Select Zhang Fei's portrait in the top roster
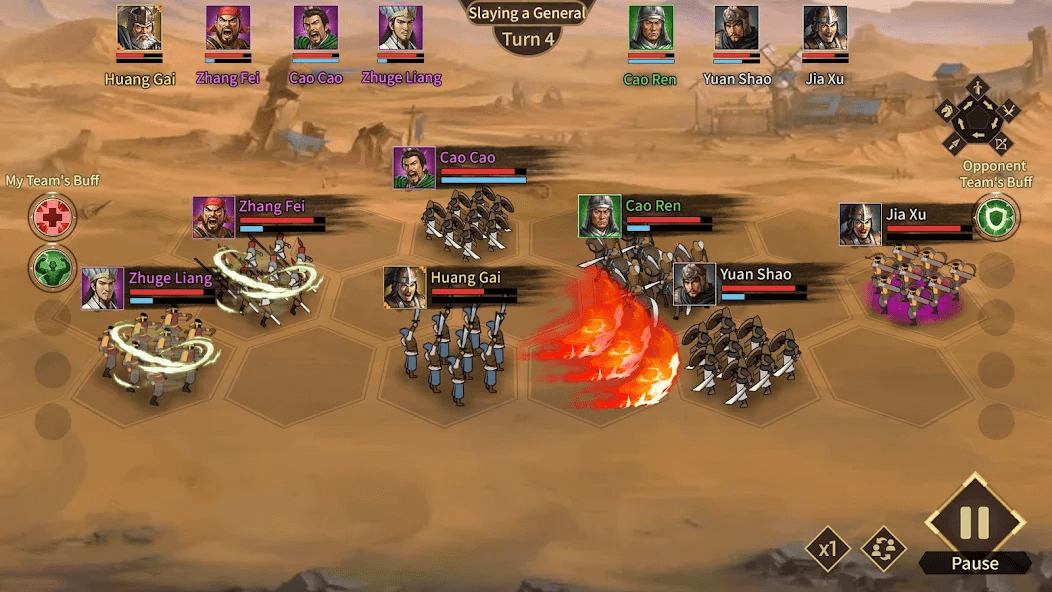Viewport: 1052px width, 592px height. tap(228, 28)
